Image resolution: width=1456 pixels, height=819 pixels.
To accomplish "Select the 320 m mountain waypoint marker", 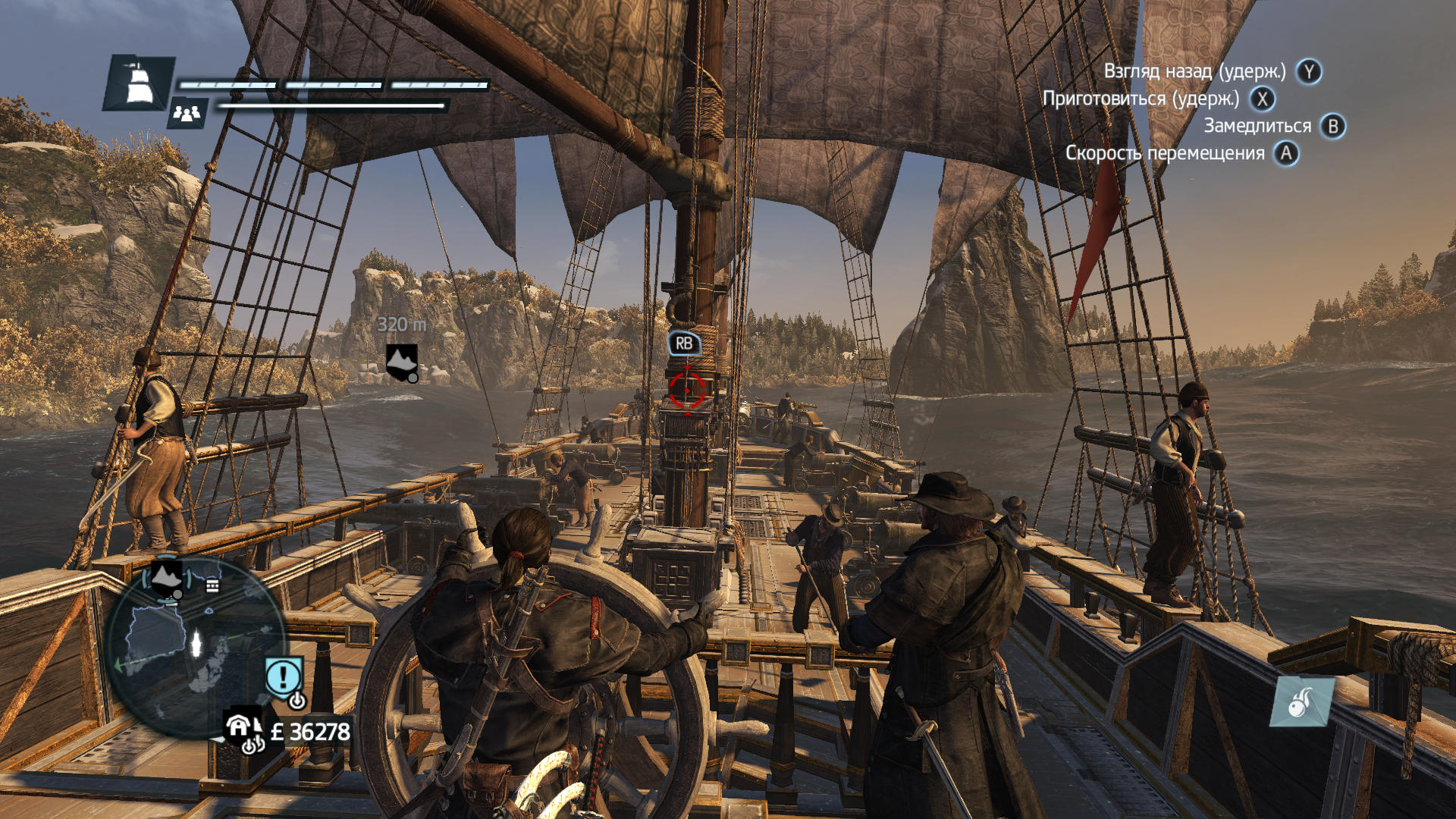I will click(x=402, y=362).
